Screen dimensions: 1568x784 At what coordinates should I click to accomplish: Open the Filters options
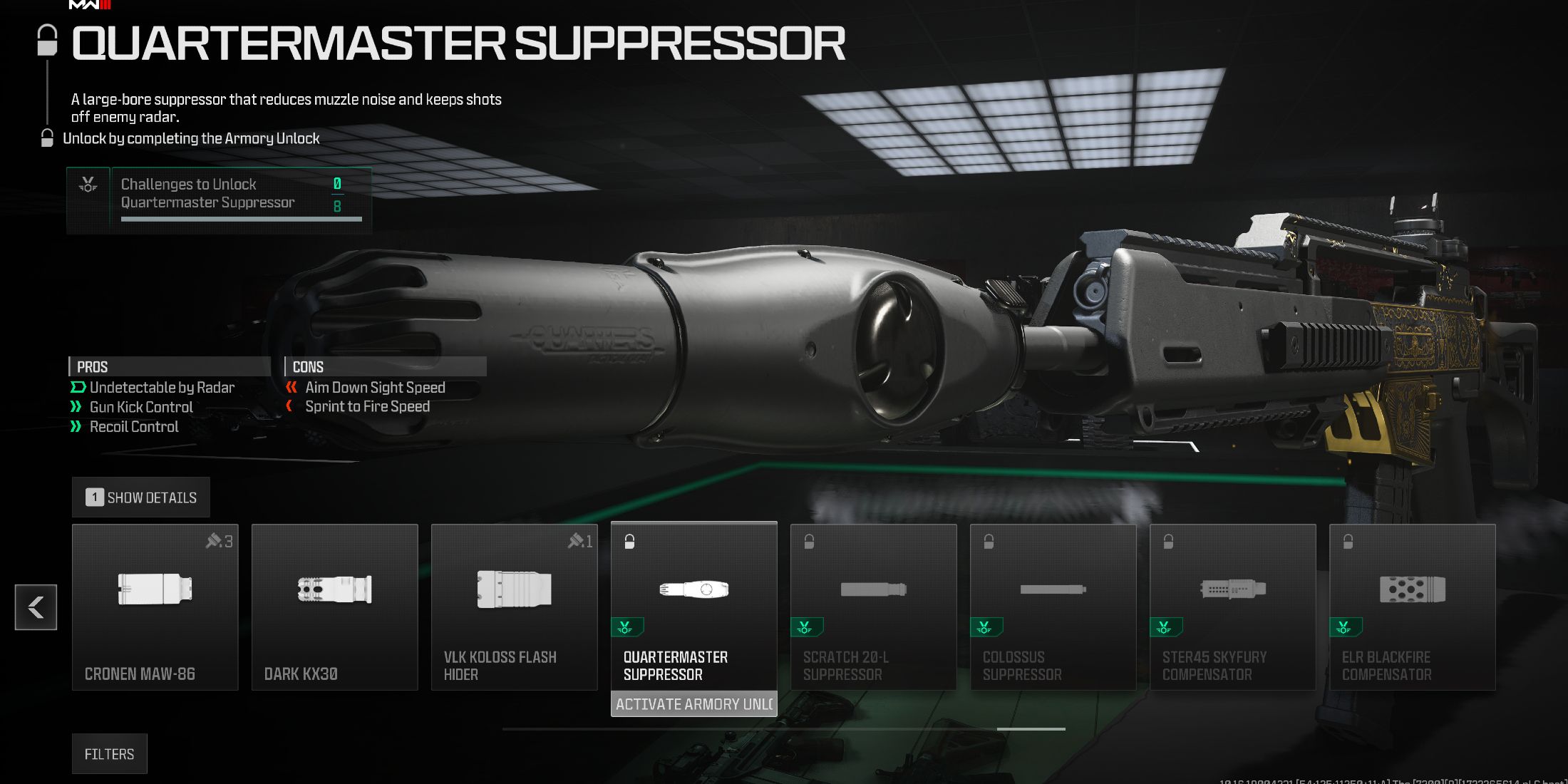(x=110, y=753)
